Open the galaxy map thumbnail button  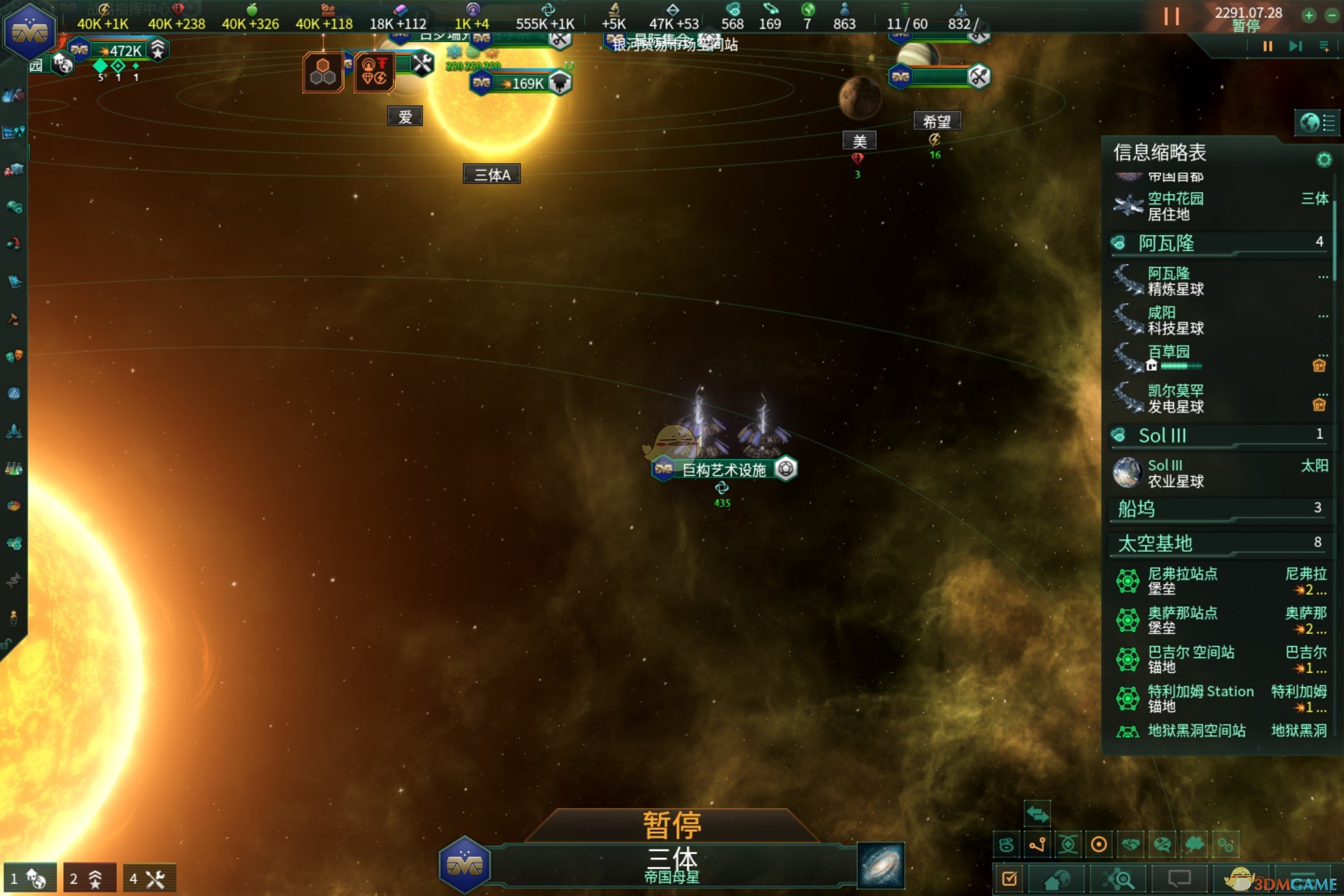(x=880, y=865)
